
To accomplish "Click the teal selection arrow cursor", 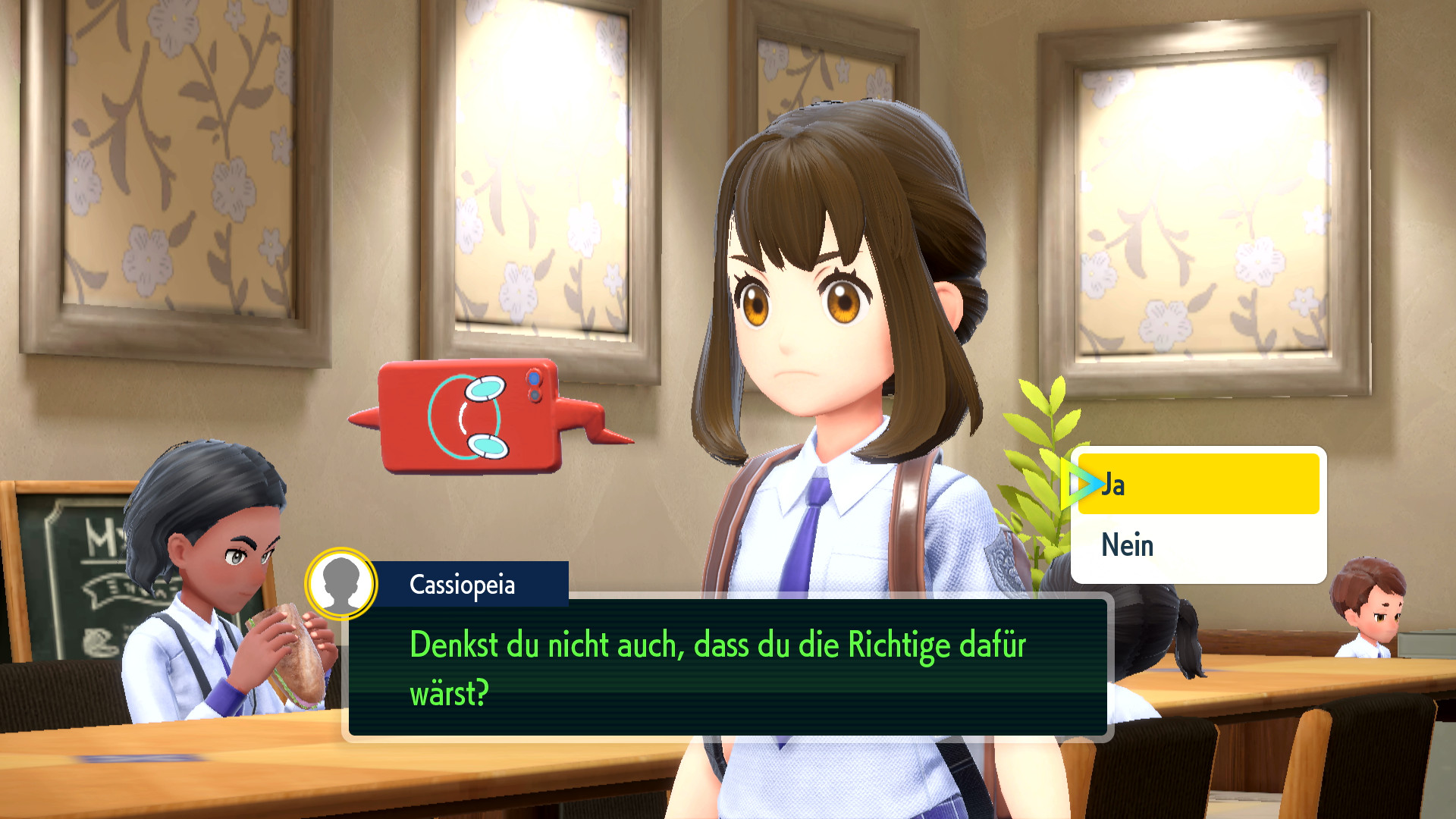I will [1083, 483].
